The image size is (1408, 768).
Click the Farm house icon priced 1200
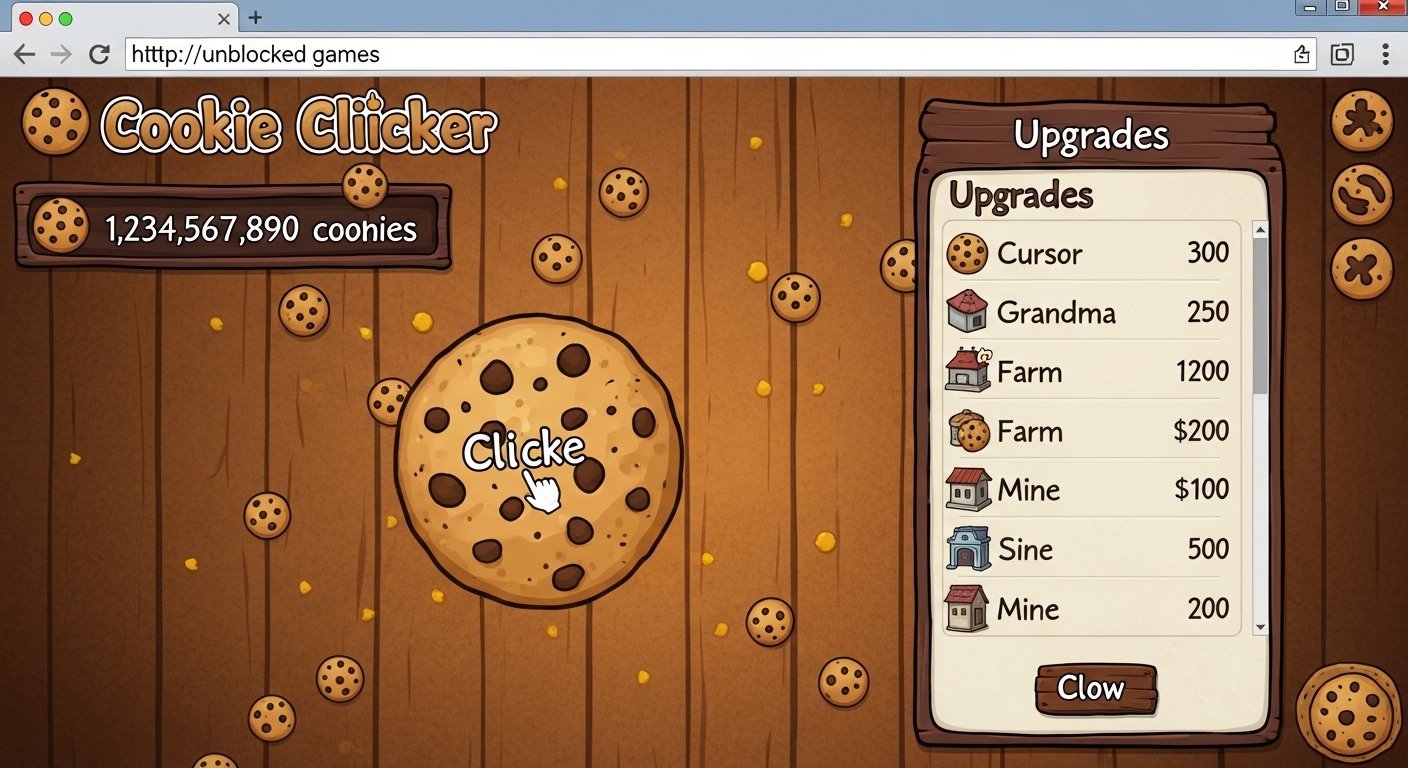967,371
